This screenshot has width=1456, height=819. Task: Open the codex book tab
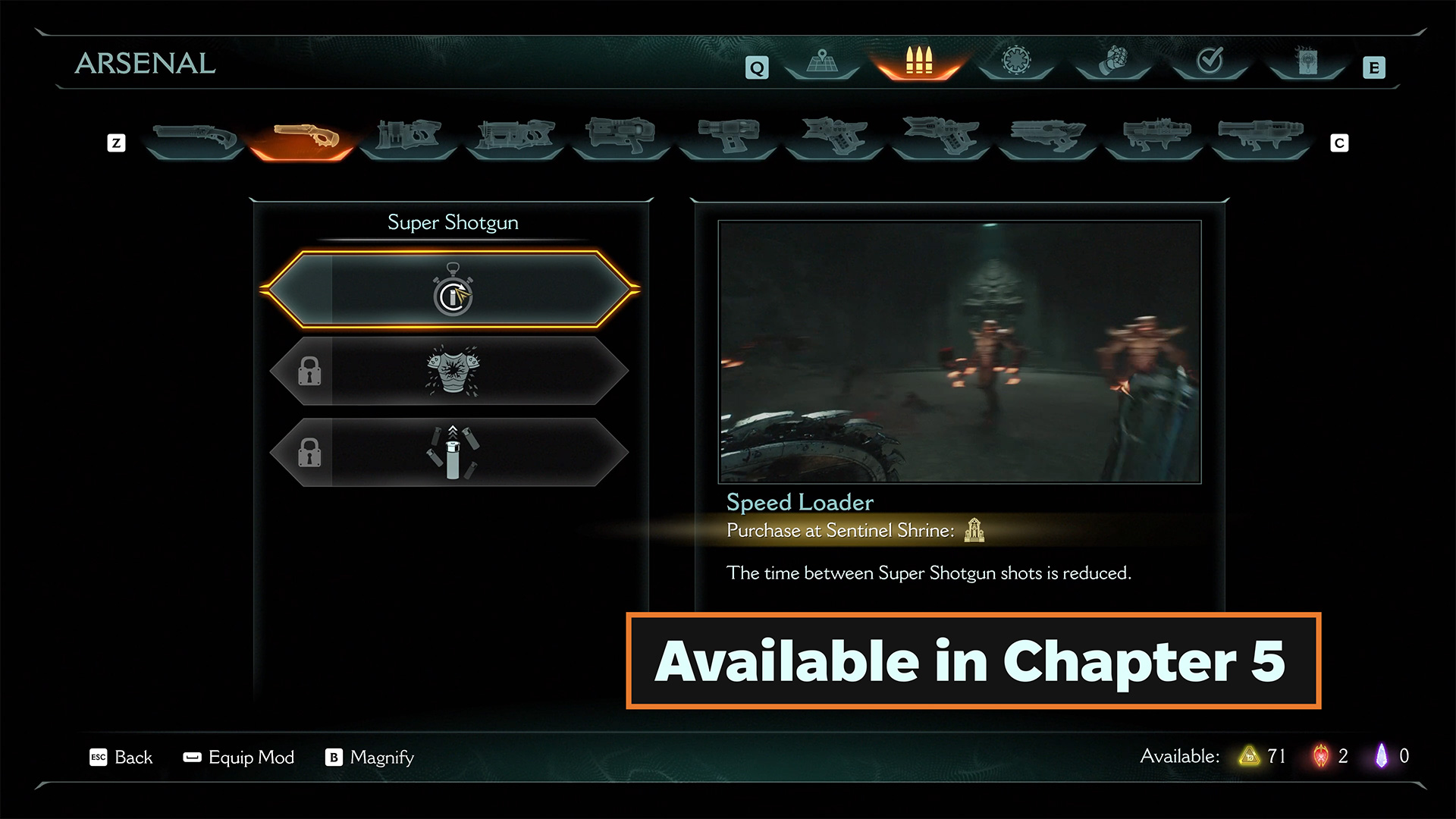point(1307,61)
